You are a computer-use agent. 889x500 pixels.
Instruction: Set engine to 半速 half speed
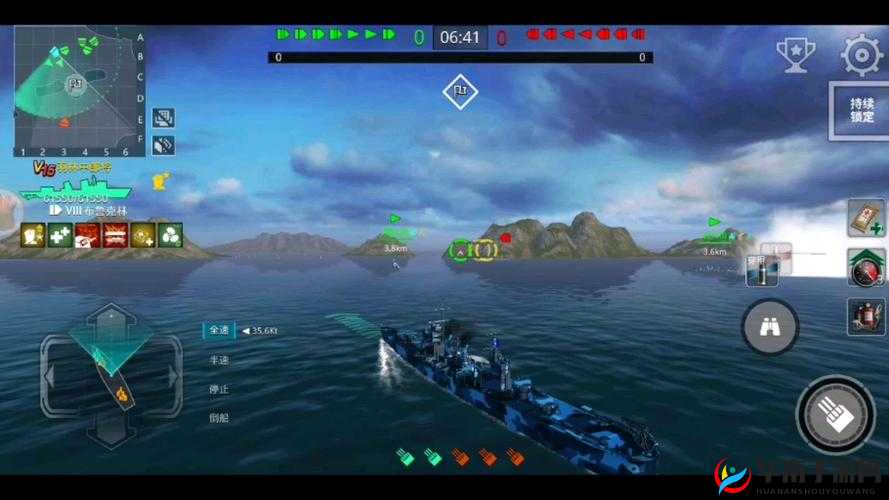coord(218,360)
